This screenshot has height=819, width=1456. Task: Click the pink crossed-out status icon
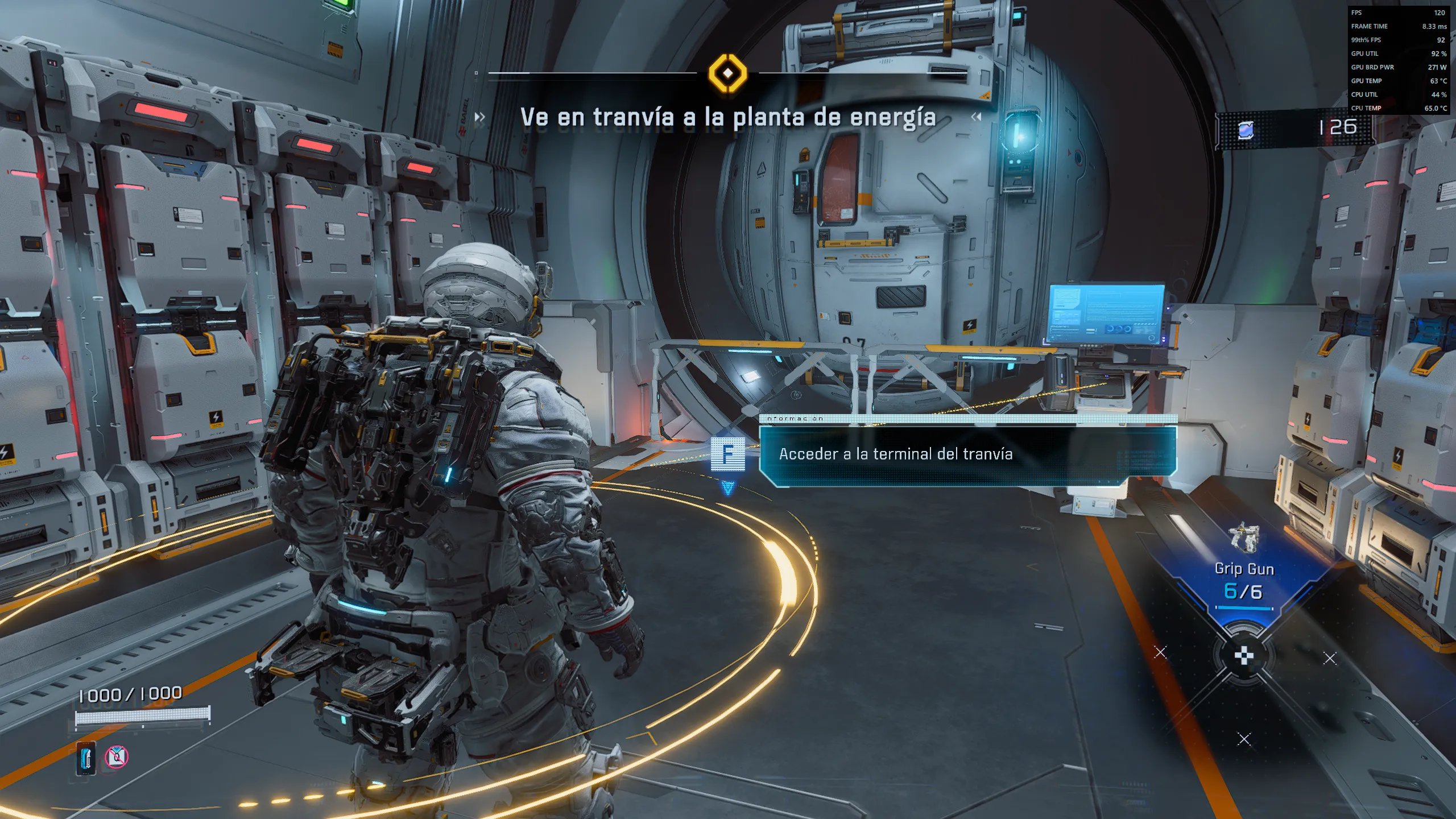point(117,757)
